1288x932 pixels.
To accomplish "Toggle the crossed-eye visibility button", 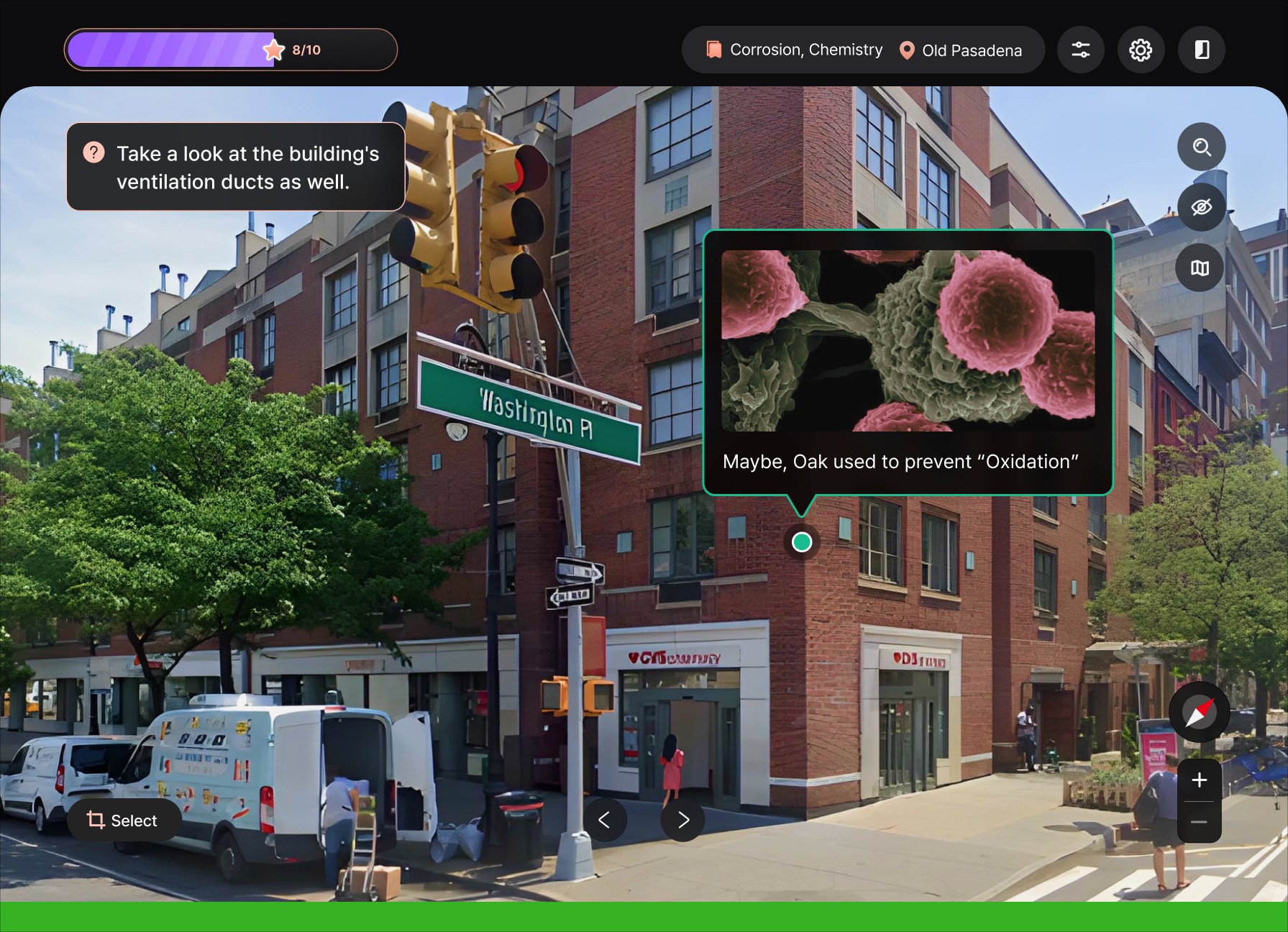I will point(1201,207).
